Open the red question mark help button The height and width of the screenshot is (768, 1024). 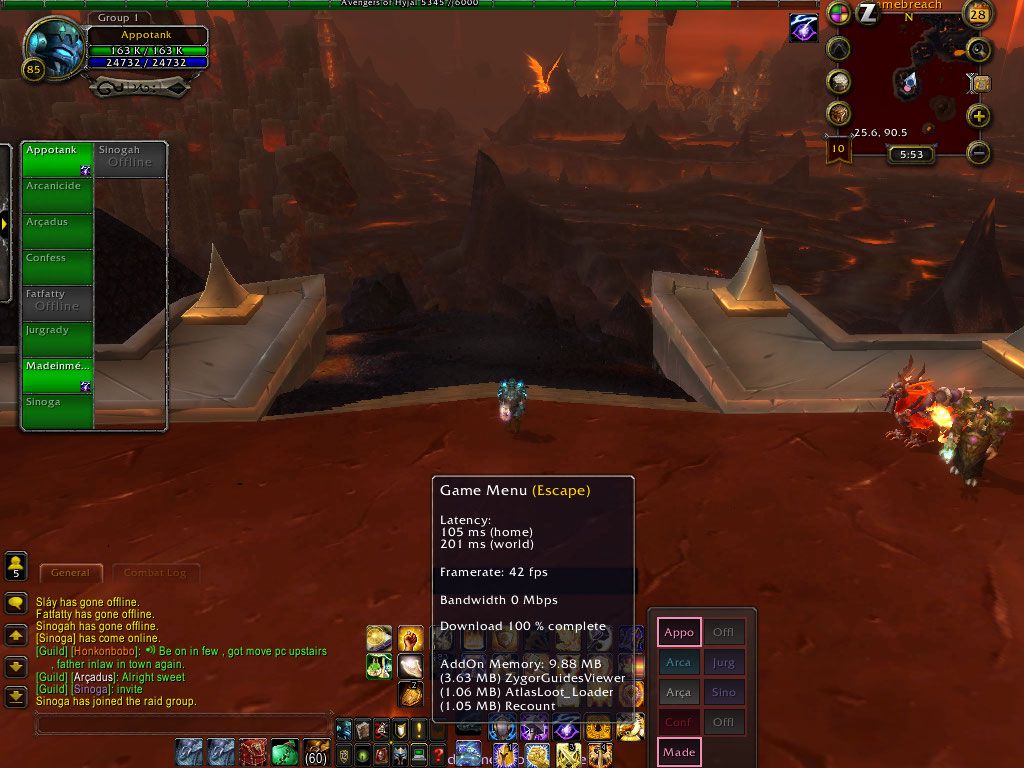437,754
